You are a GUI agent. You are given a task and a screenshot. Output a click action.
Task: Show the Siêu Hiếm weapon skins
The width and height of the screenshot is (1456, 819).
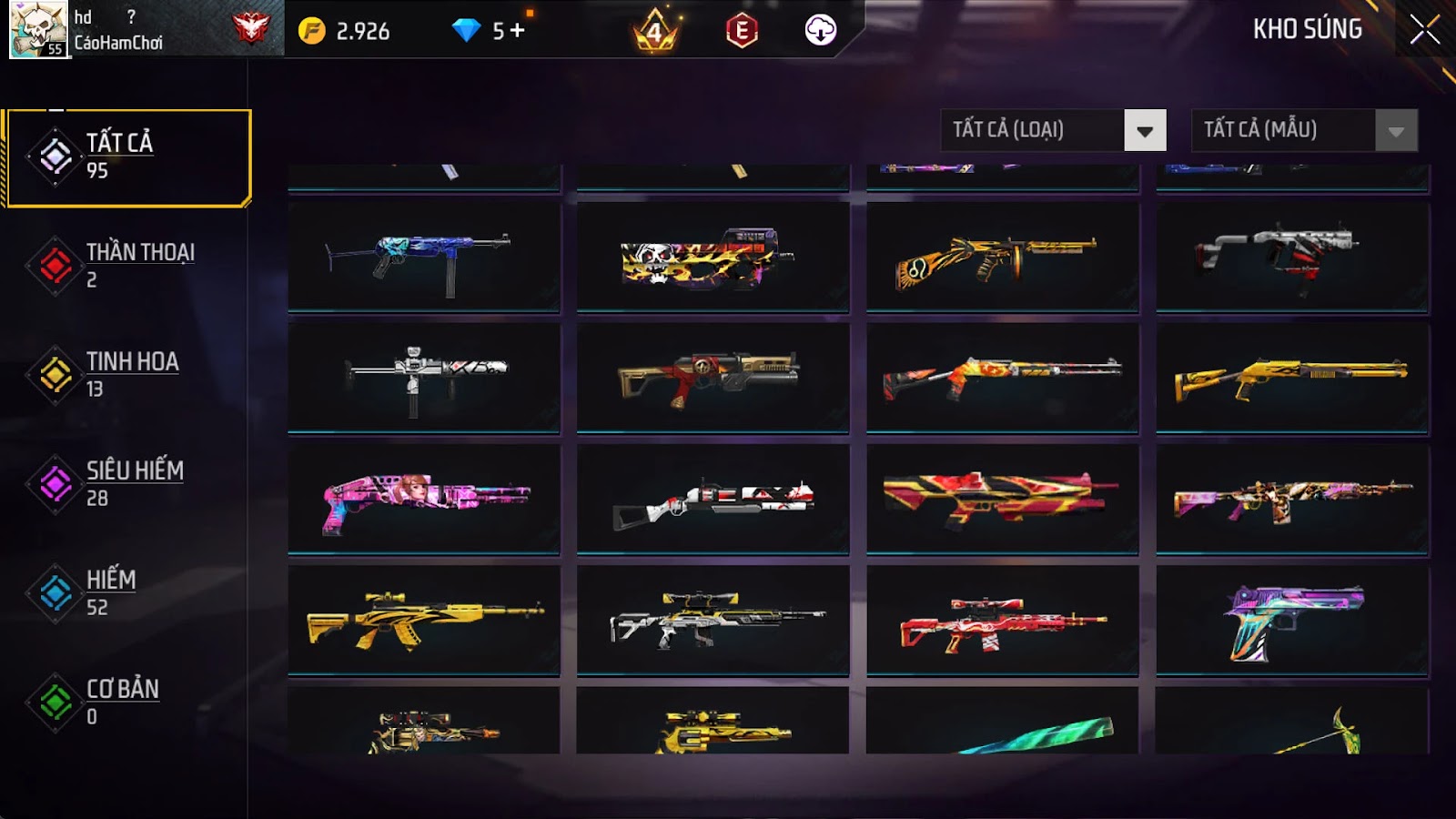tap(128, 483)
